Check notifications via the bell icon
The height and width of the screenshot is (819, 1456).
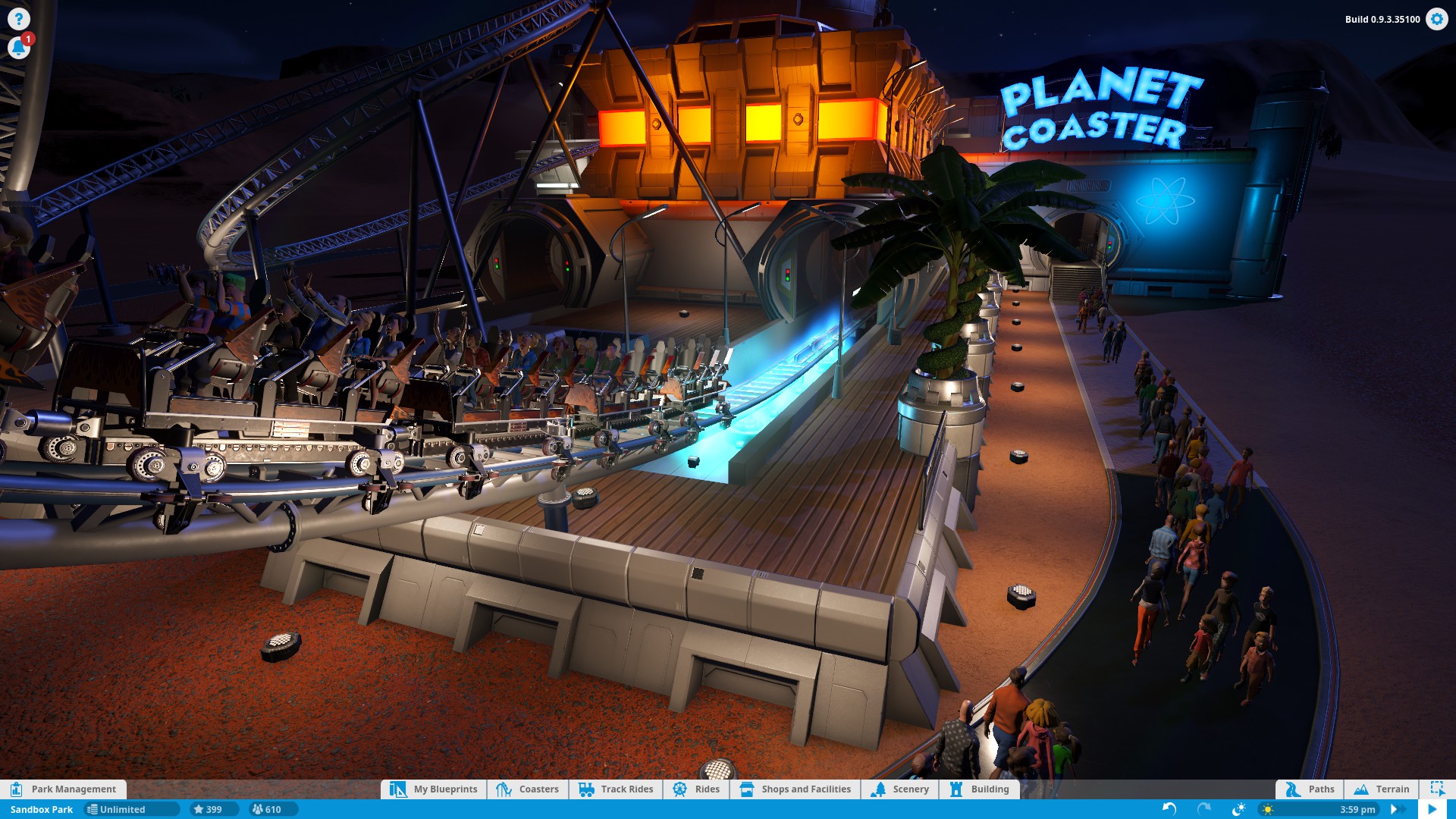(18, 47)
